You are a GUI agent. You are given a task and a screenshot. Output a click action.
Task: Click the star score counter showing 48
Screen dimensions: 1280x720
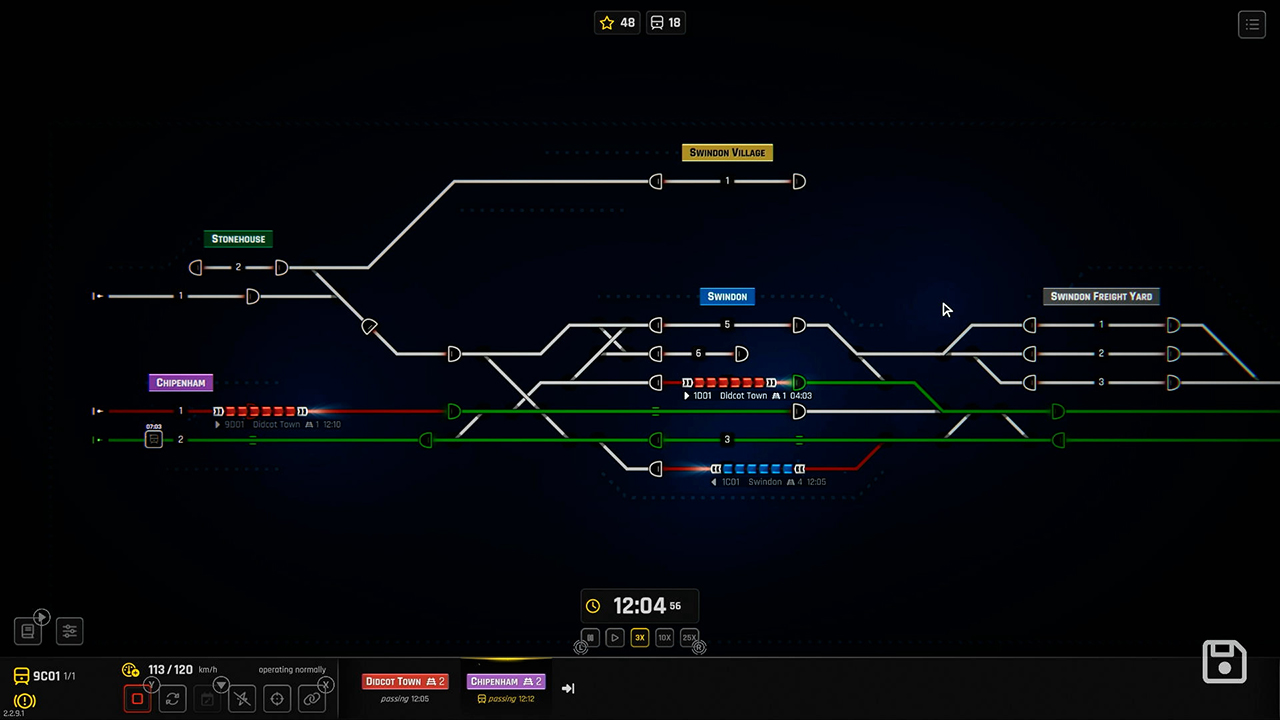click(x=616, y=22)
